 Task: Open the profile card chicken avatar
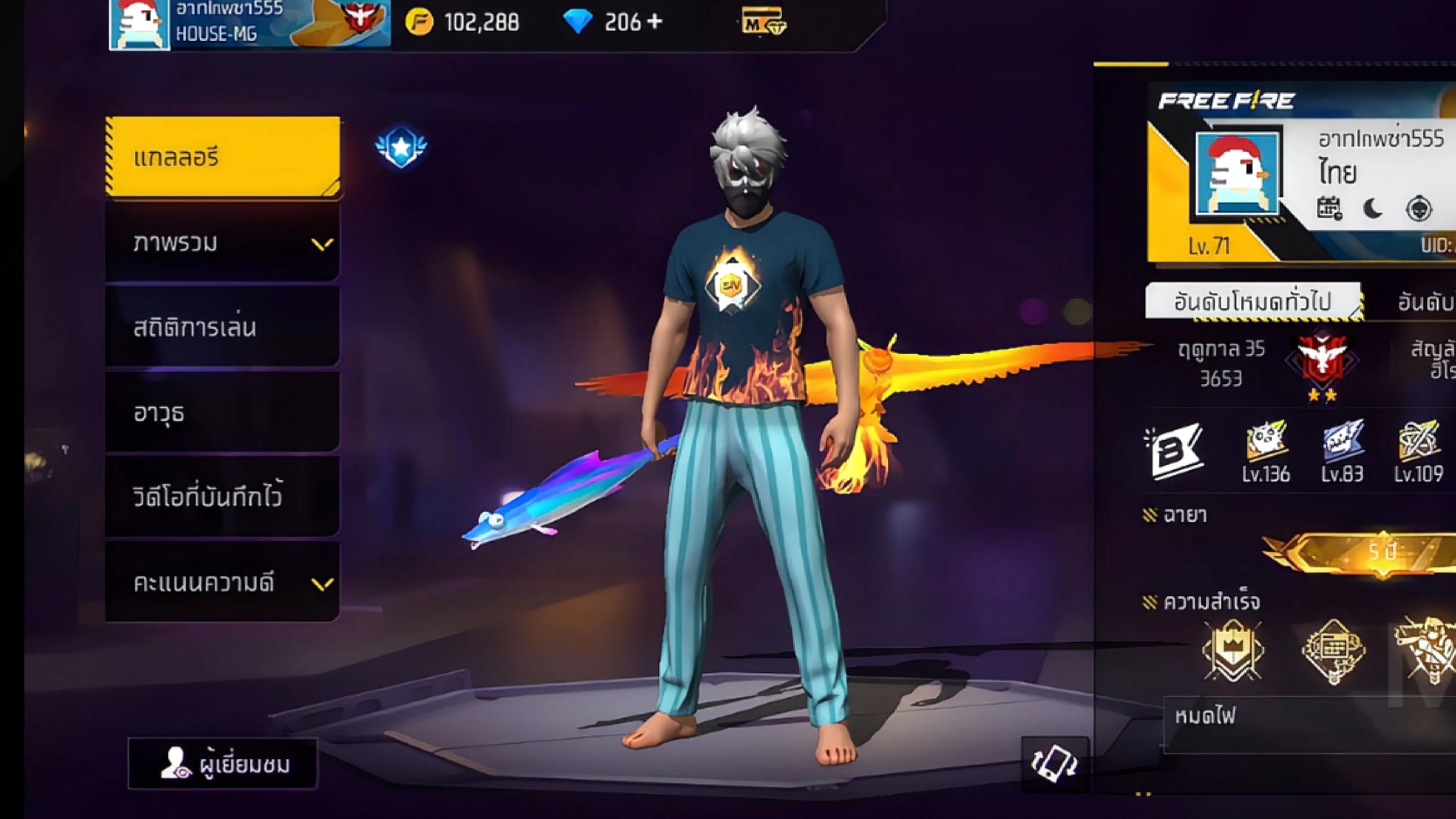[1236, 174]
